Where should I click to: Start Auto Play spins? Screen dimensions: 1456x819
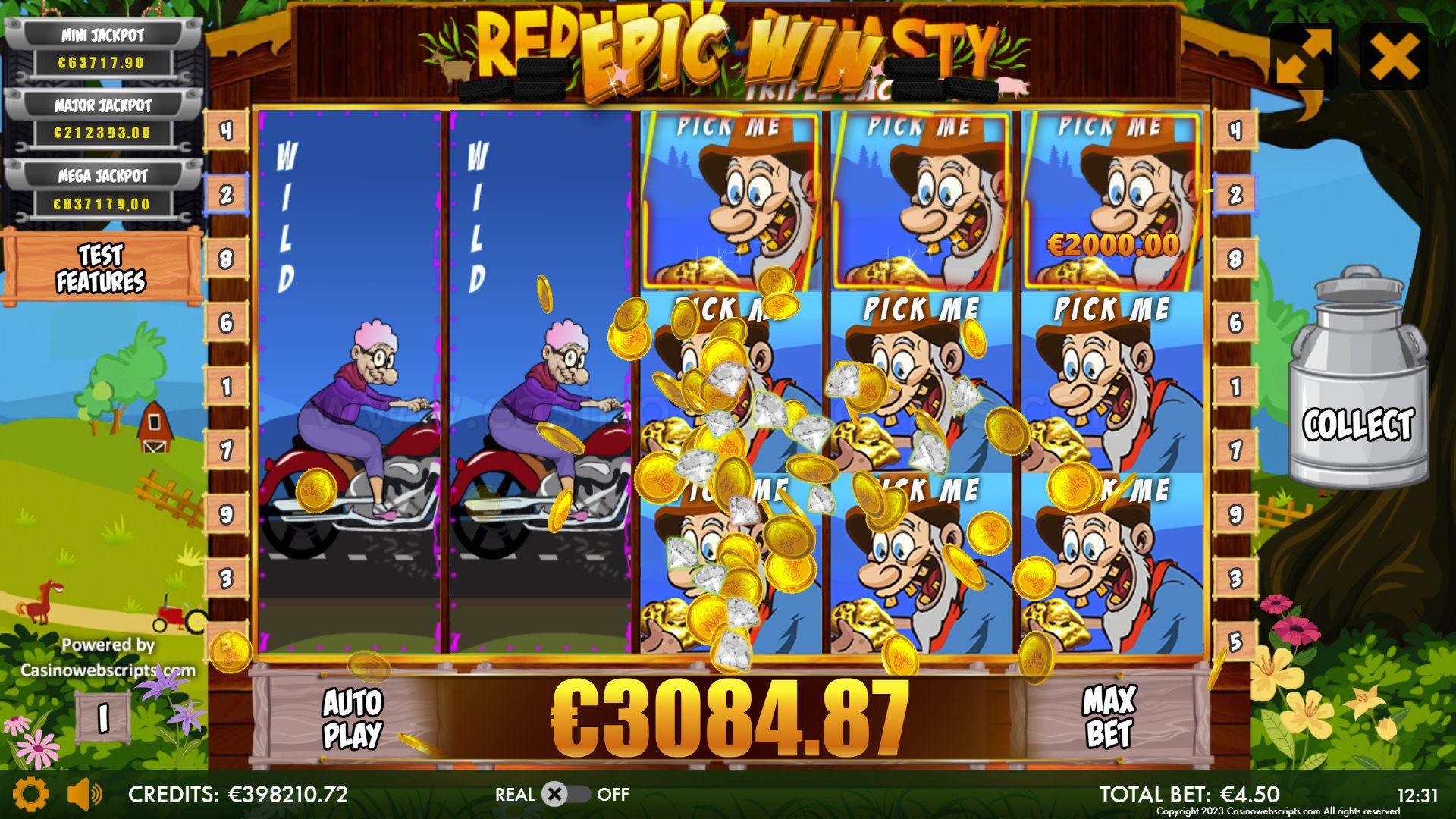(x=352, y=718)
